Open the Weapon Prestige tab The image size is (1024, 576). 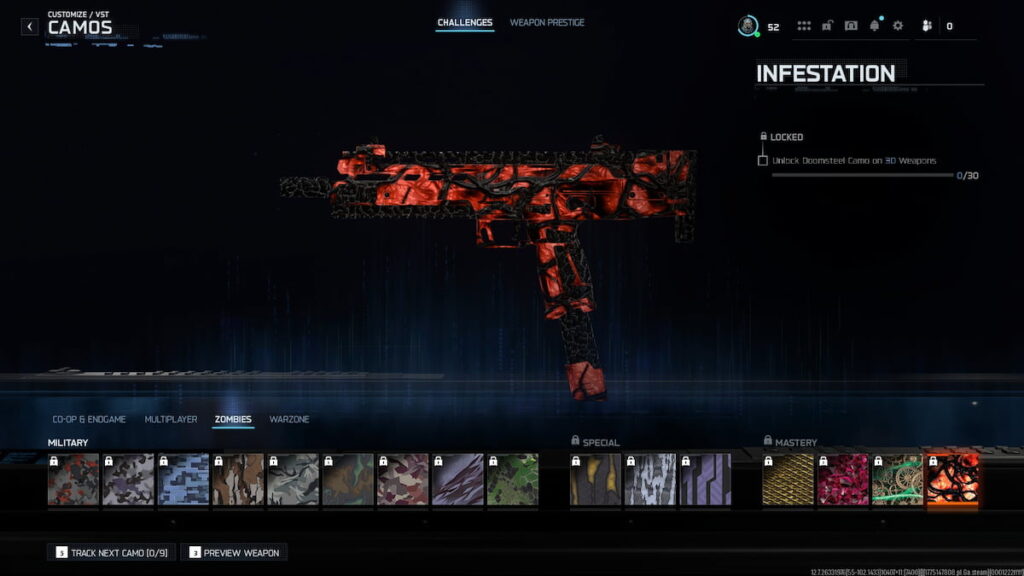click(x=547, y=23)
